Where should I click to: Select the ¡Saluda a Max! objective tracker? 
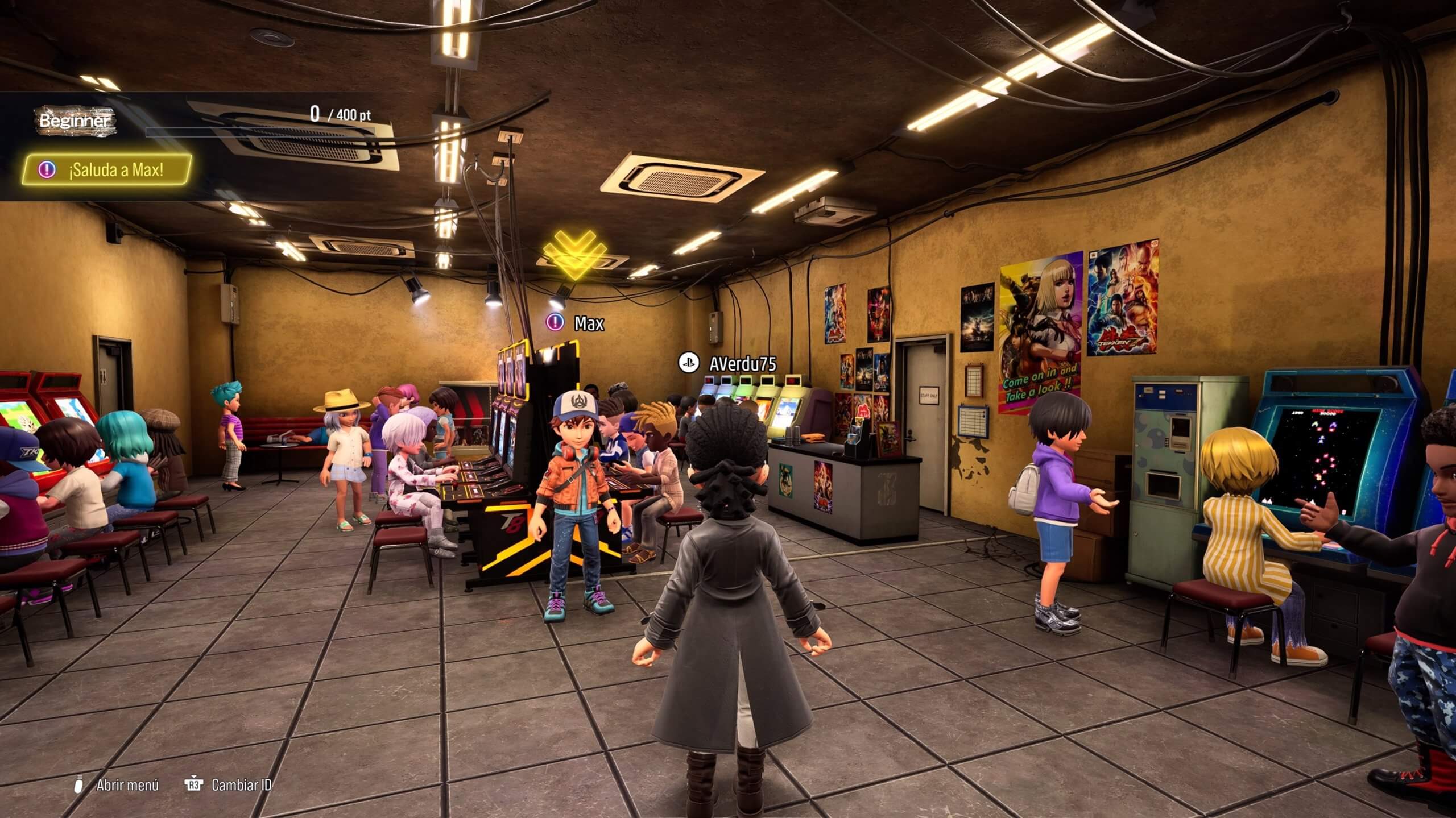click(107, 169)
